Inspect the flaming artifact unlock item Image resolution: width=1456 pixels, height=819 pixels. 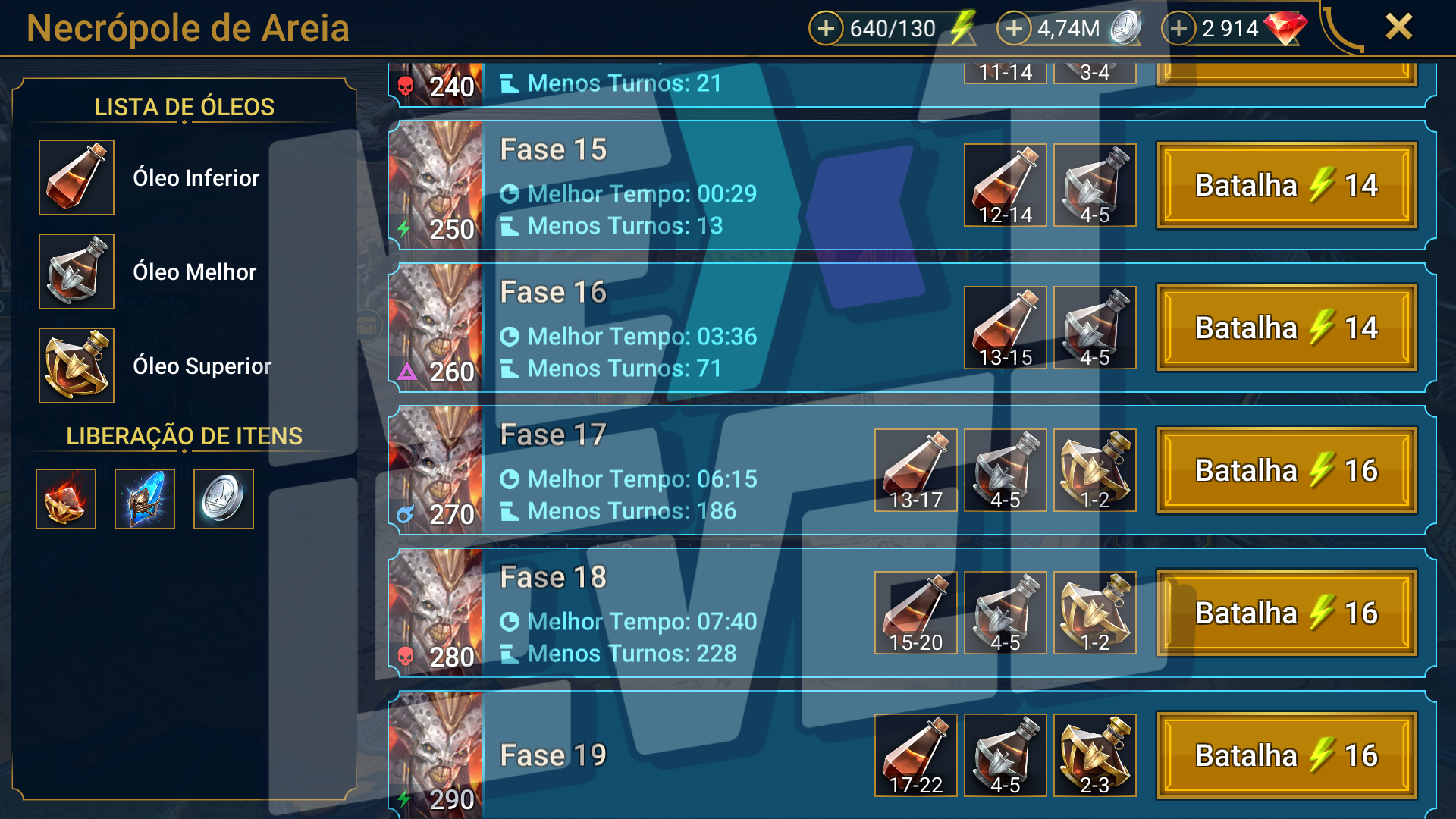point(66,499)
